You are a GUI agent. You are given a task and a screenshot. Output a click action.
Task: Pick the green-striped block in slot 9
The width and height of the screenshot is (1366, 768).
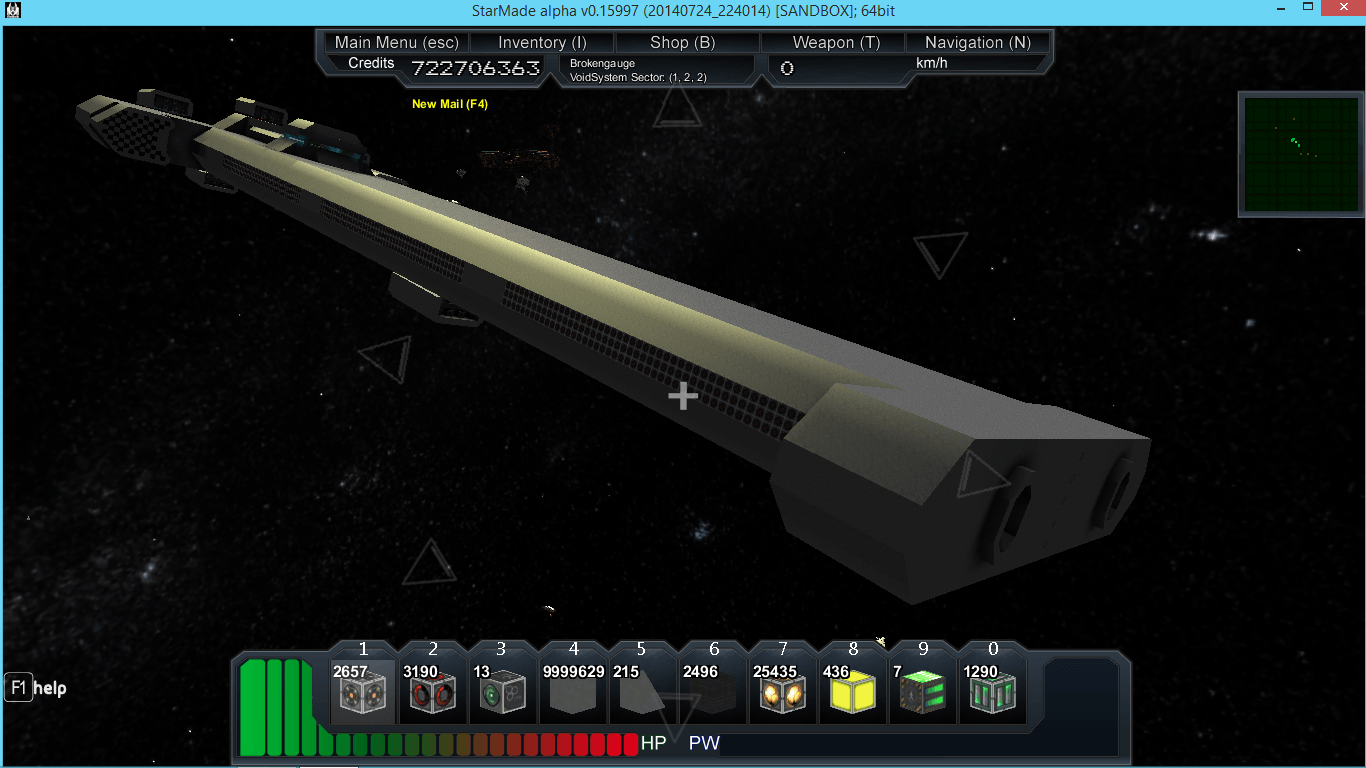coord(922,690)
